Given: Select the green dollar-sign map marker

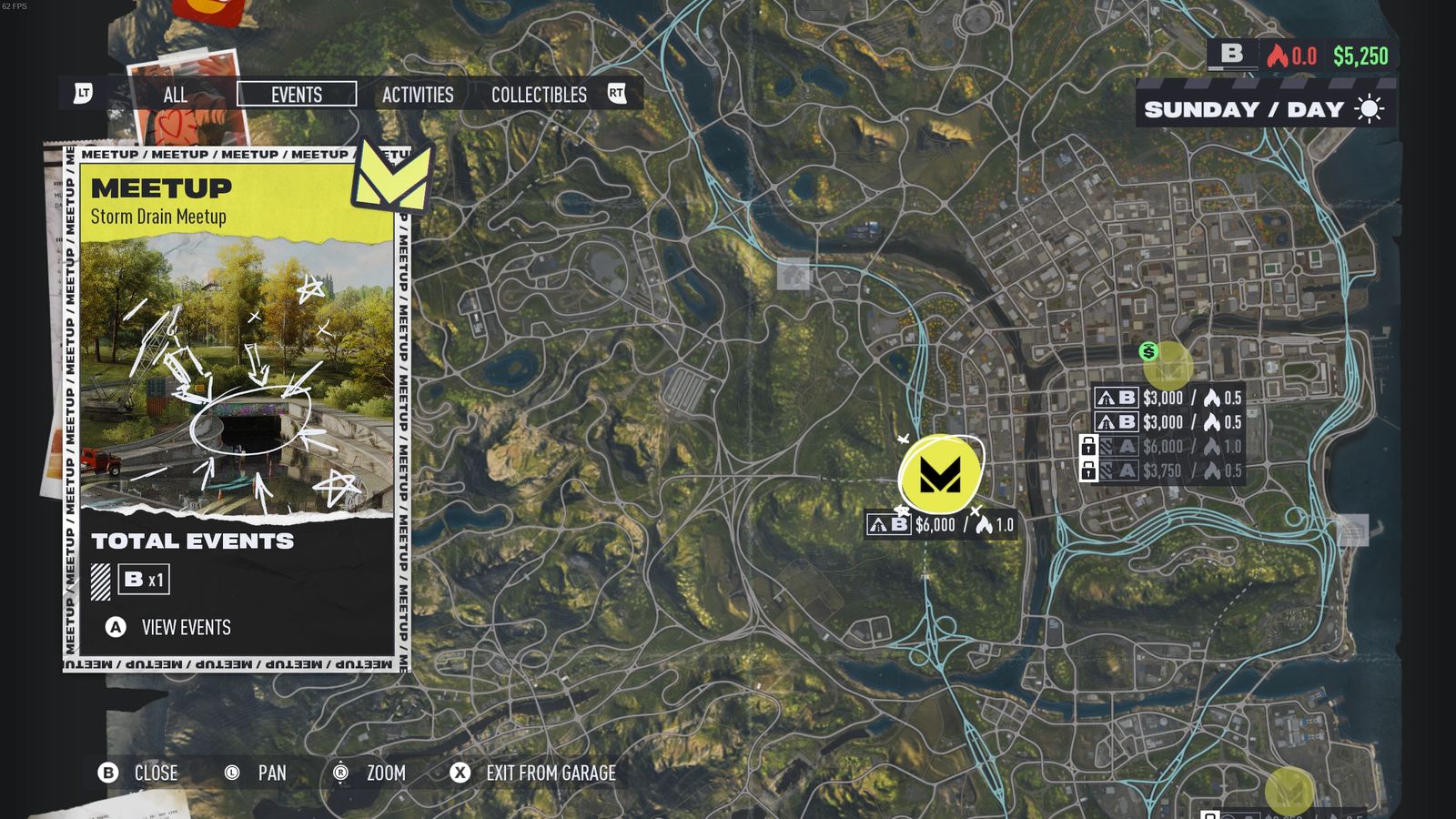Looking at the screenshot, I should (x=1148, y=351).
